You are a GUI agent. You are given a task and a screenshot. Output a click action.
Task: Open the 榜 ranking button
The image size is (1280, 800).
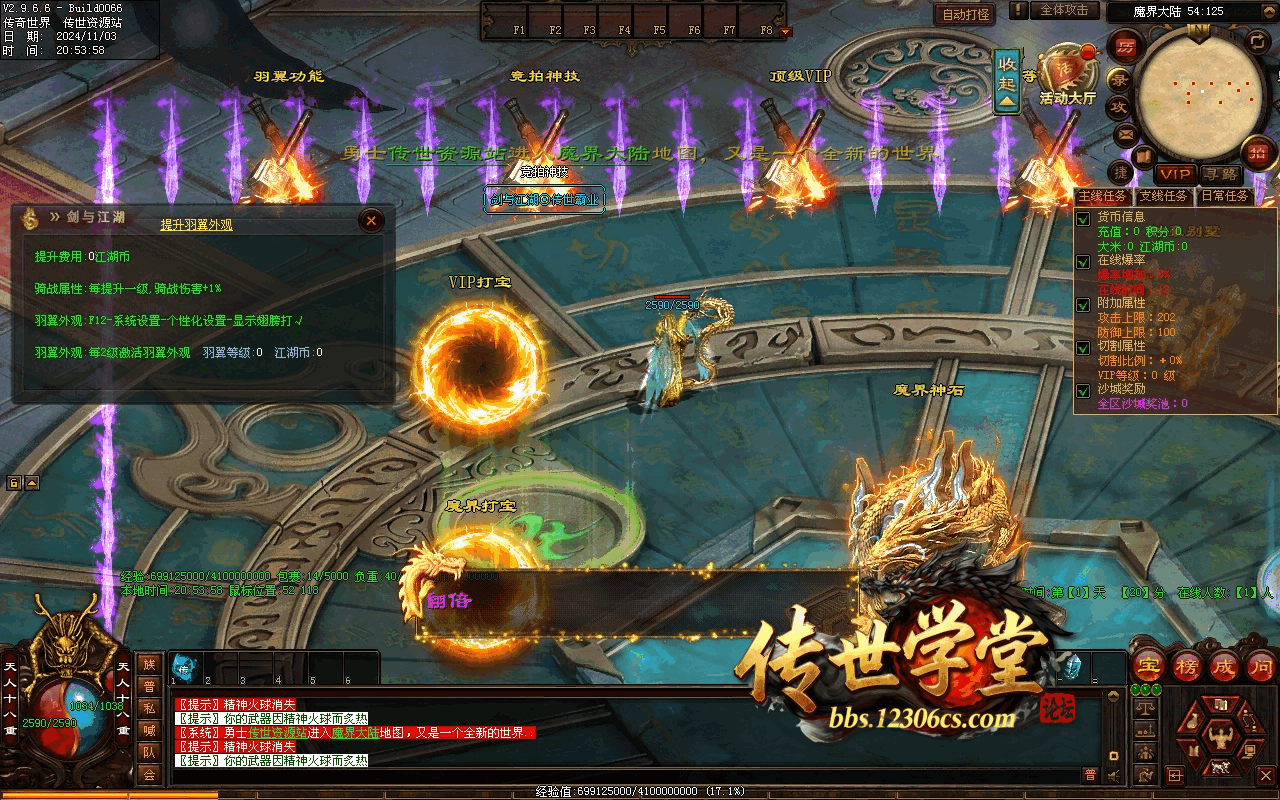[x=1187, y=666]
